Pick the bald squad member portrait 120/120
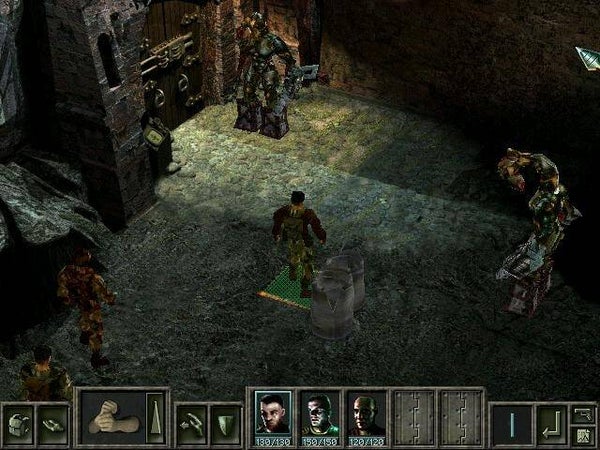 [x=366, y=415]
